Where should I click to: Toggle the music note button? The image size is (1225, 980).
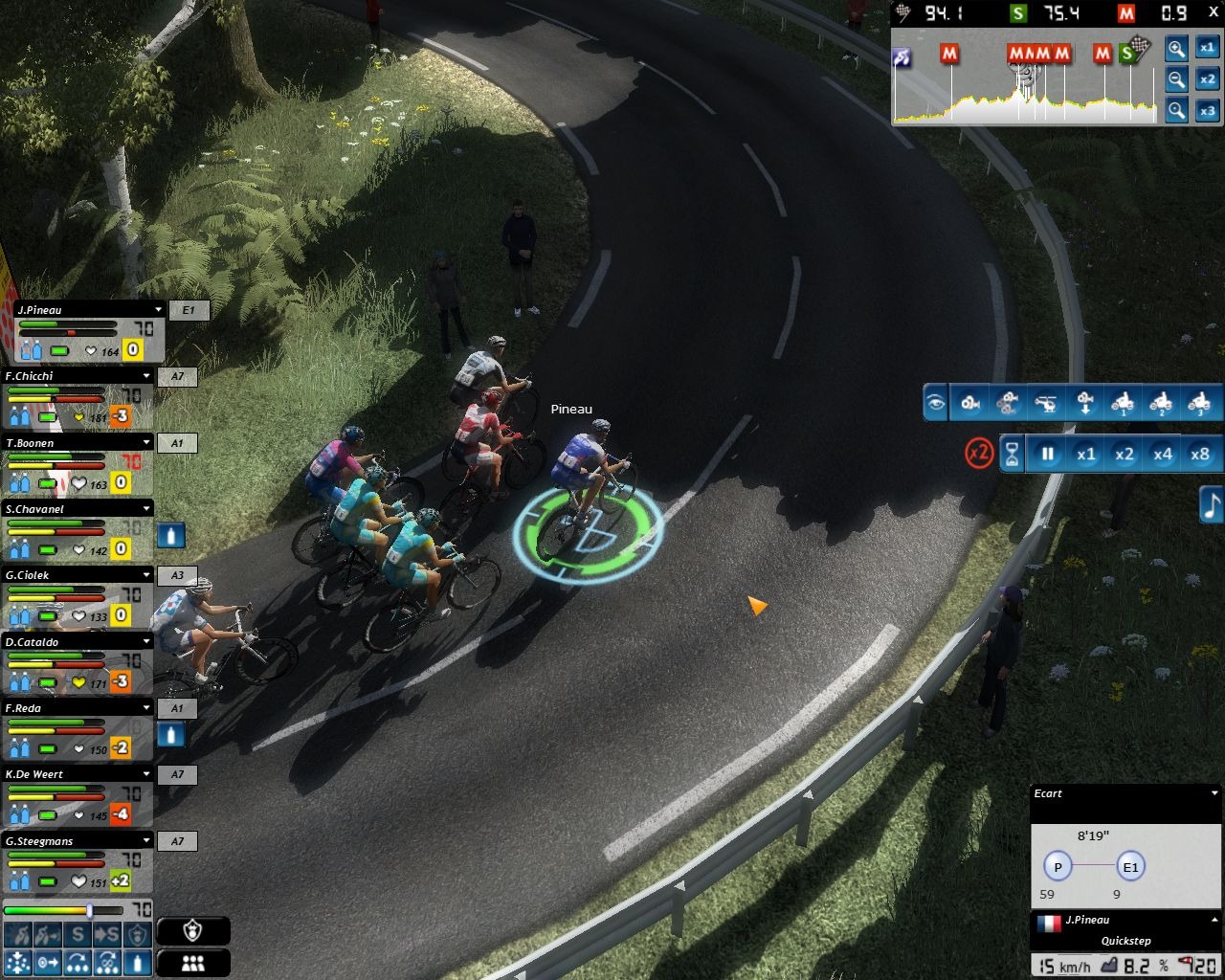pyautogui.click(x=1212, y=504)
